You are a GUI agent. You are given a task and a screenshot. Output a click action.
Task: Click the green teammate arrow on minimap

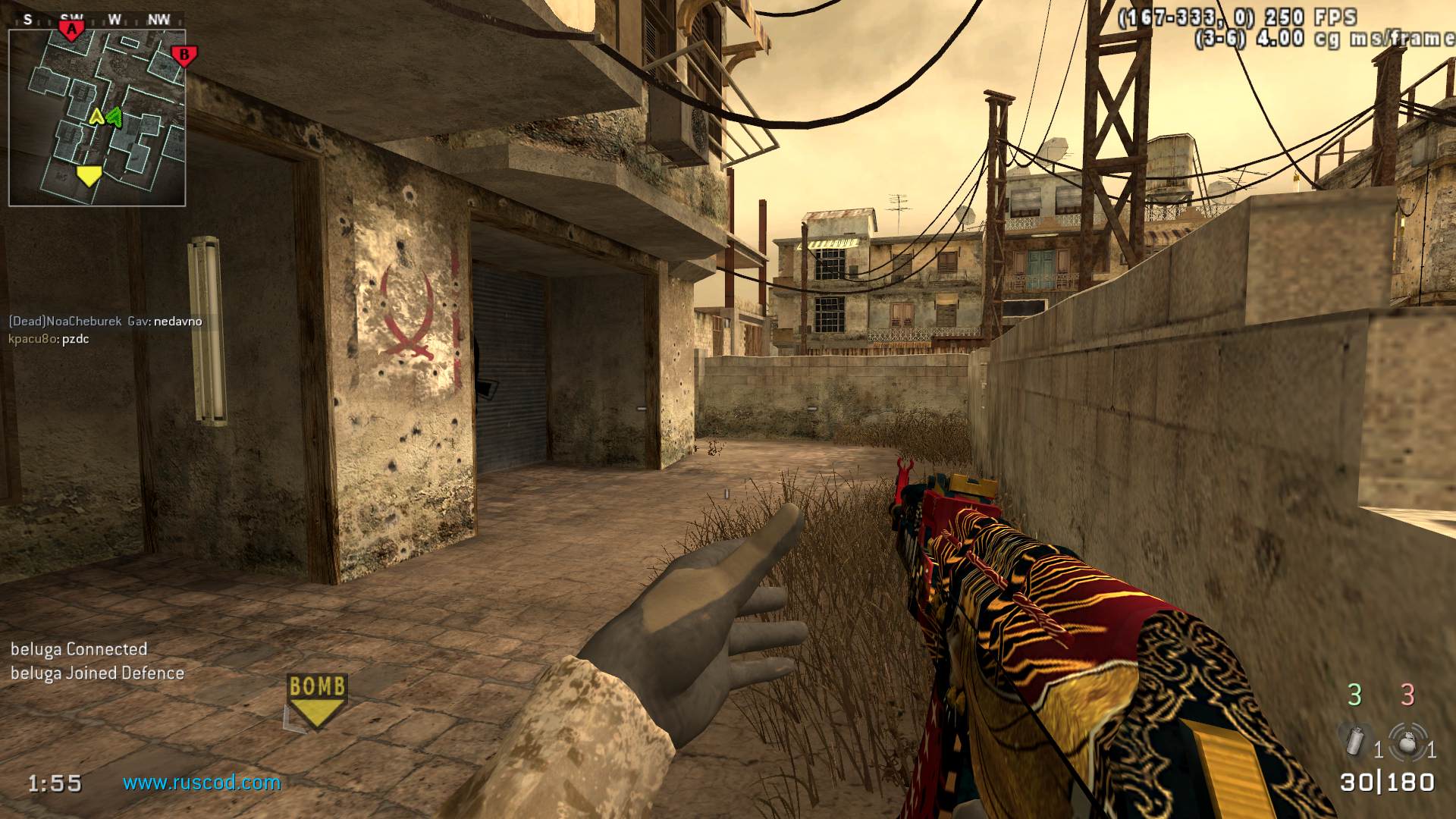click(x=115, y=116)
